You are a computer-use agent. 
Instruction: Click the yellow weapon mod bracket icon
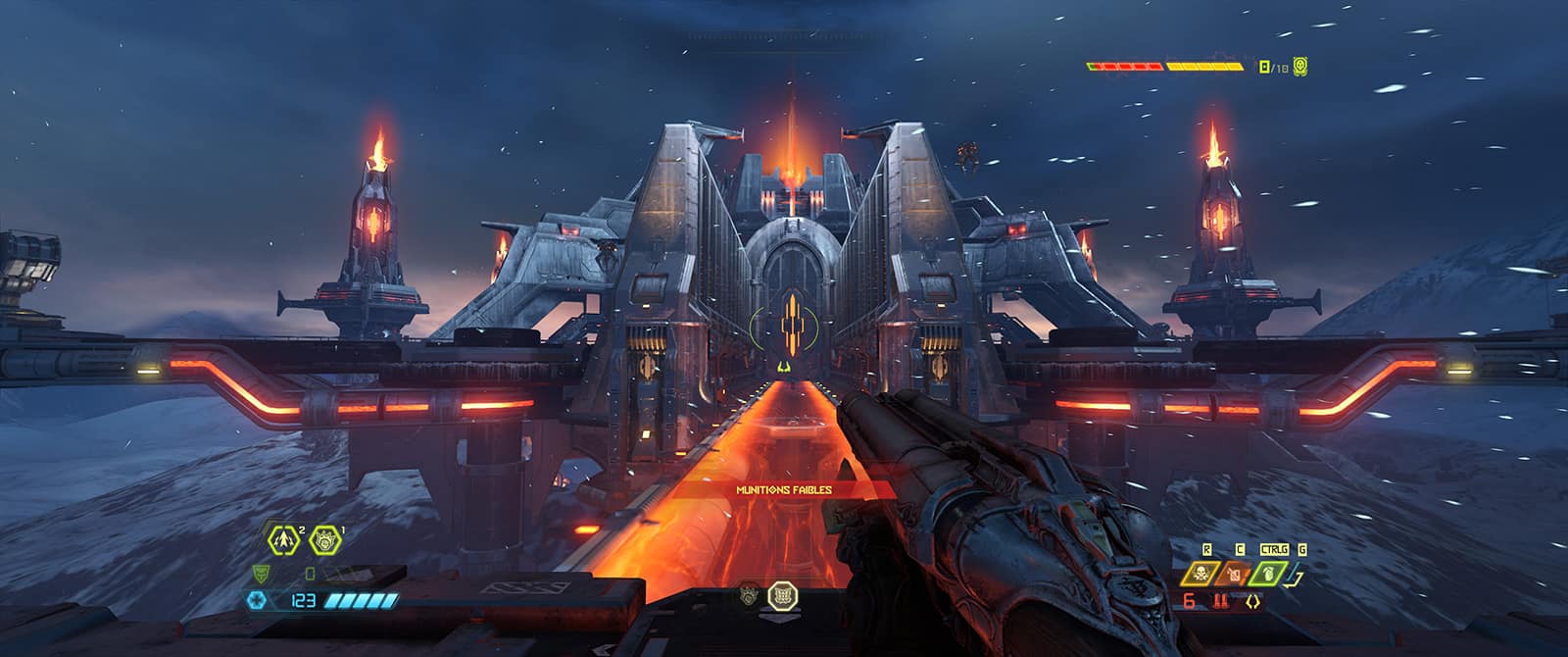[1251, 602]
